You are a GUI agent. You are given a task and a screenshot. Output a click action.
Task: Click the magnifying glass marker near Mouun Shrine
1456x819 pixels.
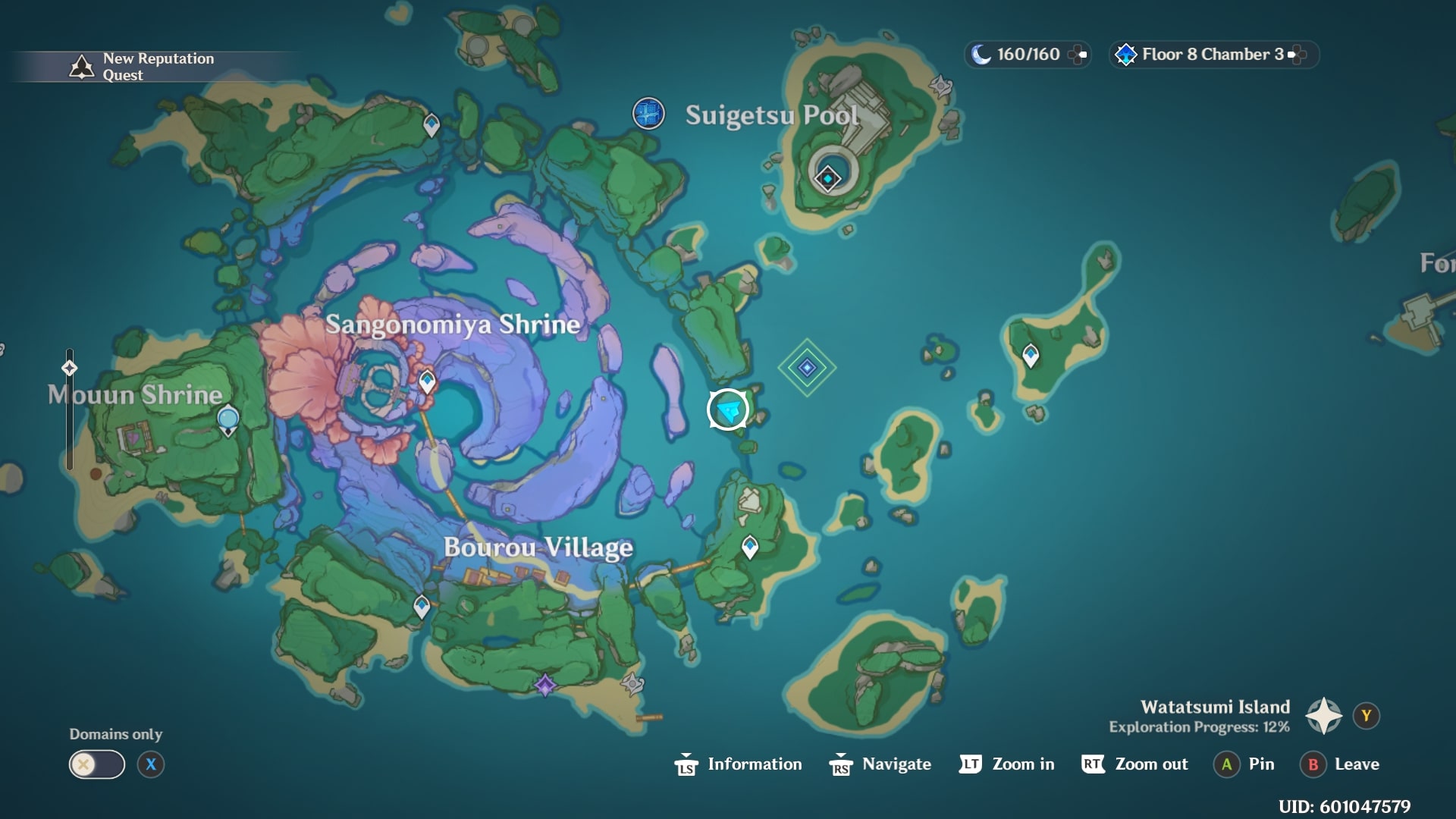(x=227, y=419)
